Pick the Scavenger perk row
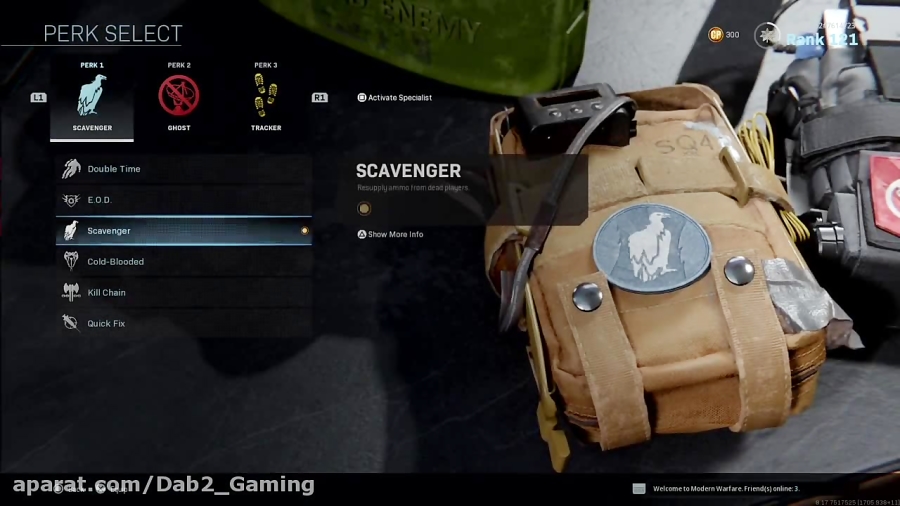This screenshot has height=506, width=900. pos(183,231)
